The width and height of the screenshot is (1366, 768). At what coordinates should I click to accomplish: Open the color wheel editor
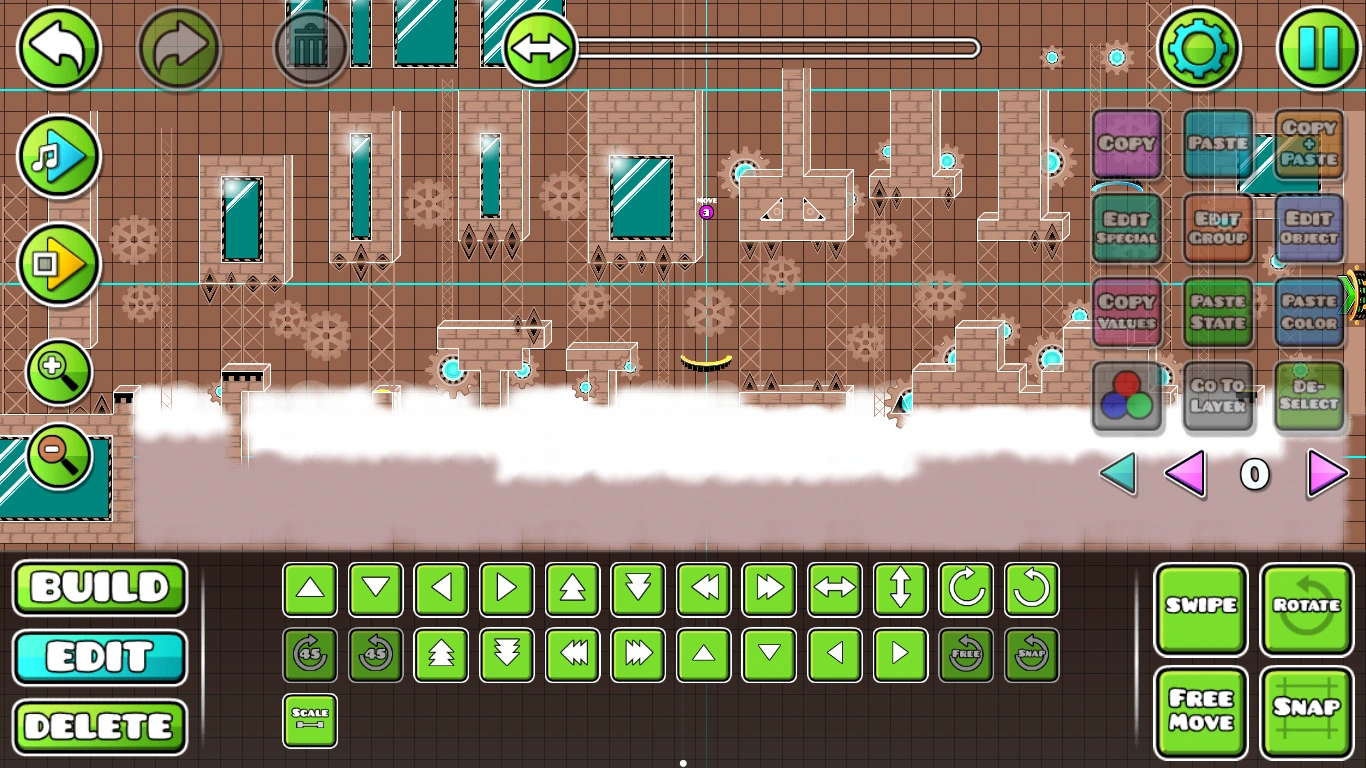pyautogui.click(x=1128, y=397)
